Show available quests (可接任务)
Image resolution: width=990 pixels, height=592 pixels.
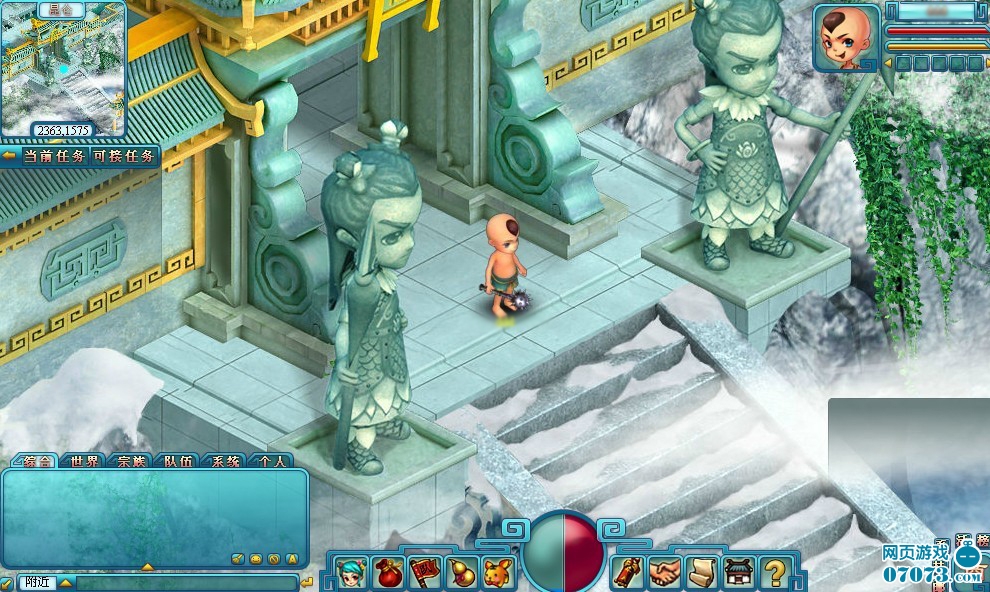pos(123,156)
